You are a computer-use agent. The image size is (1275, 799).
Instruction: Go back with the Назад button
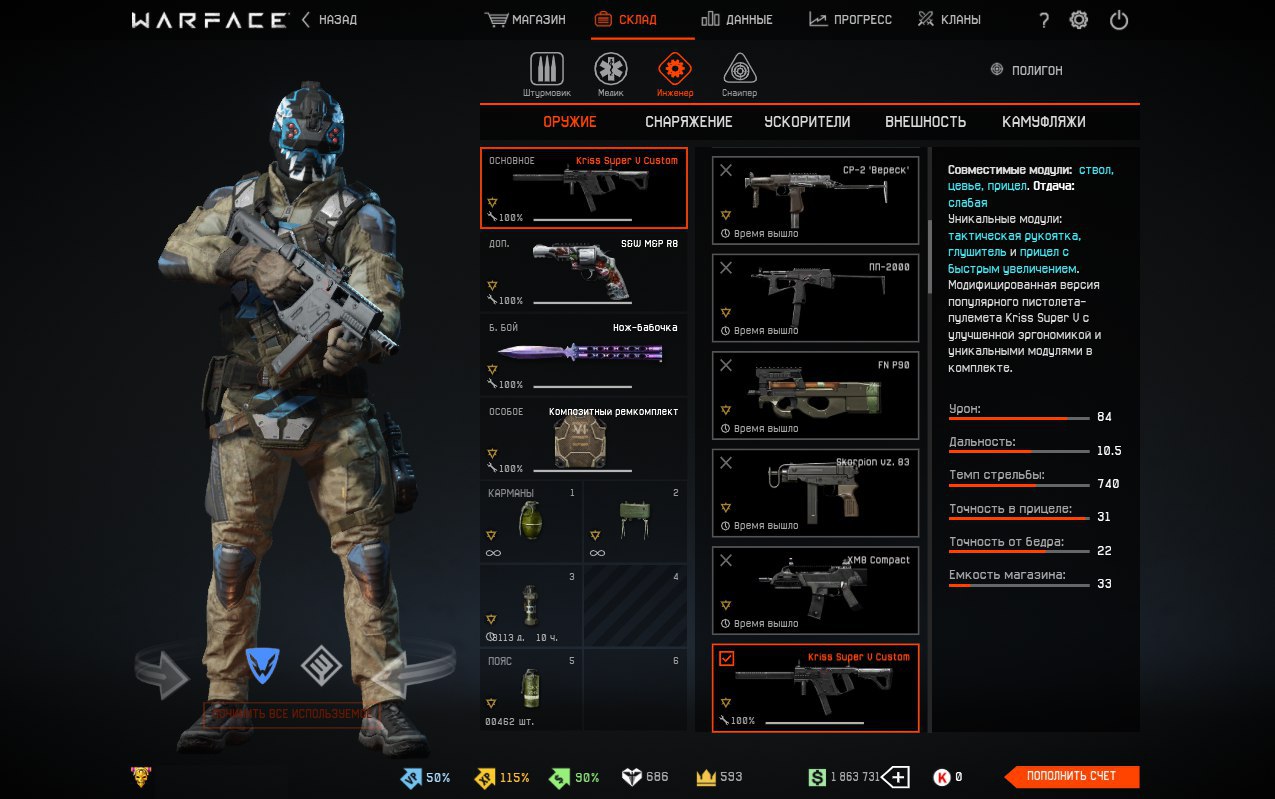click(x=330, y=20)
